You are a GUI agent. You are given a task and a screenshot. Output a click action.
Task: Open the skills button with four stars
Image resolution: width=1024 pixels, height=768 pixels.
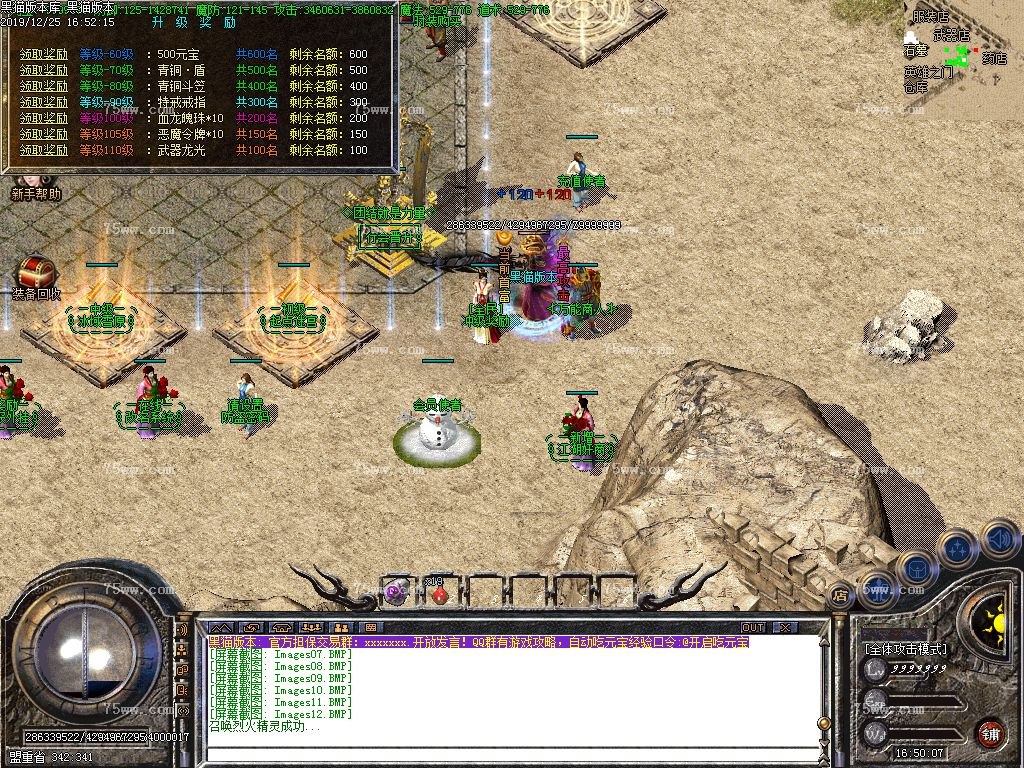tap(957, 548)
